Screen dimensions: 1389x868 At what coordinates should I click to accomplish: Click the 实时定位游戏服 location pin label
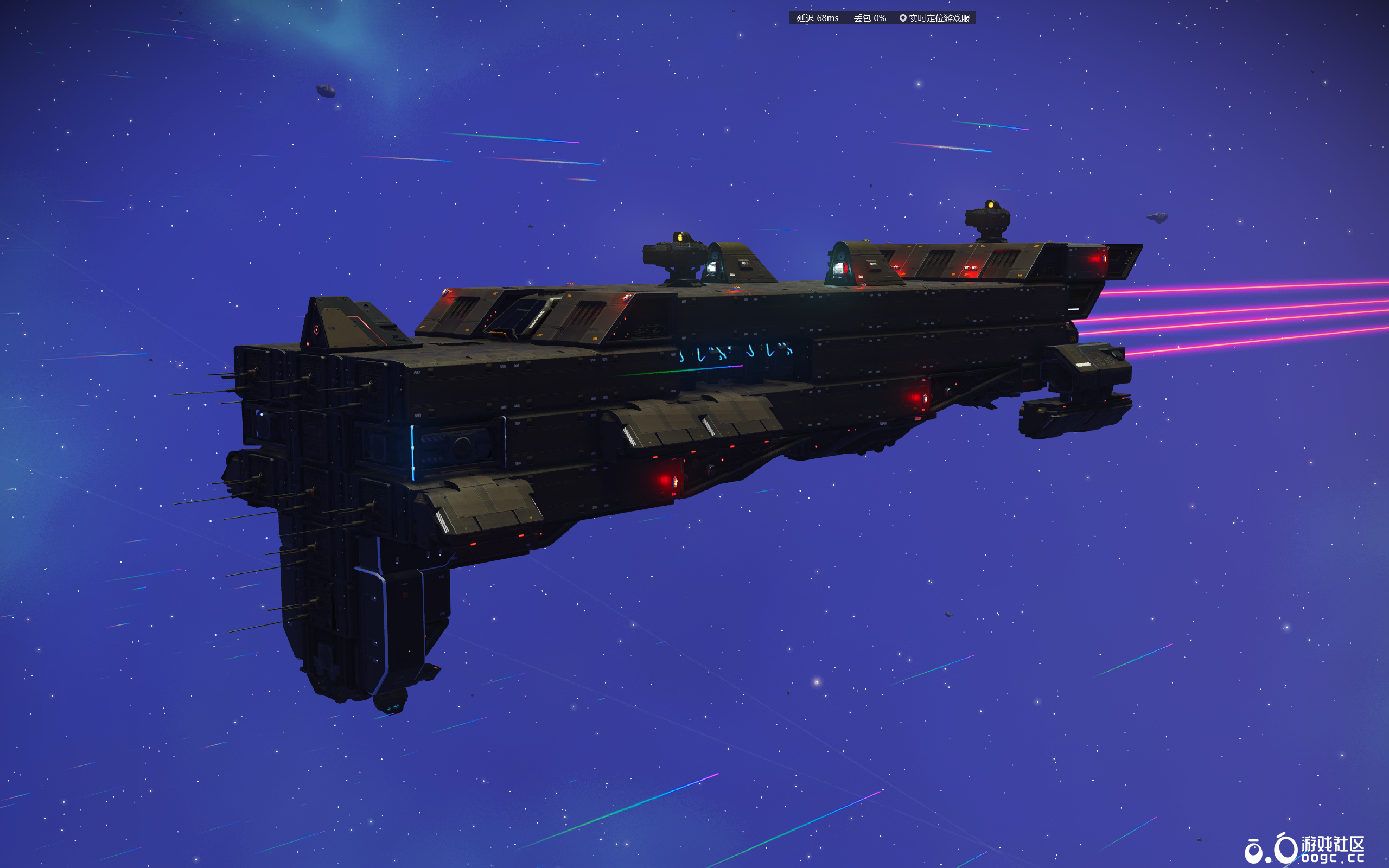coord(934,18)
